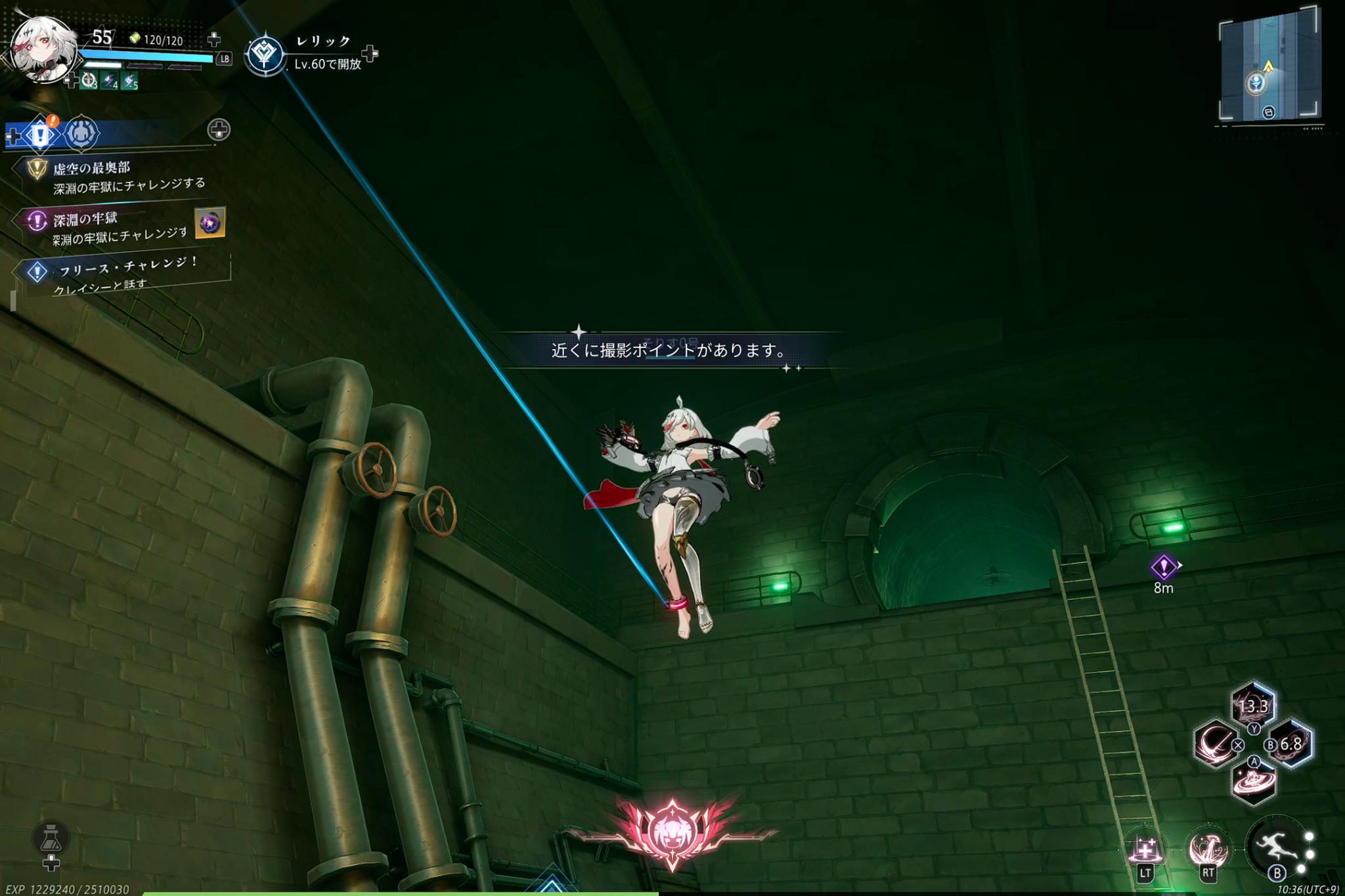Trigger the swirling vortex skill
This screenshot has height=896, width=1345.
[x=1253, y=782]
